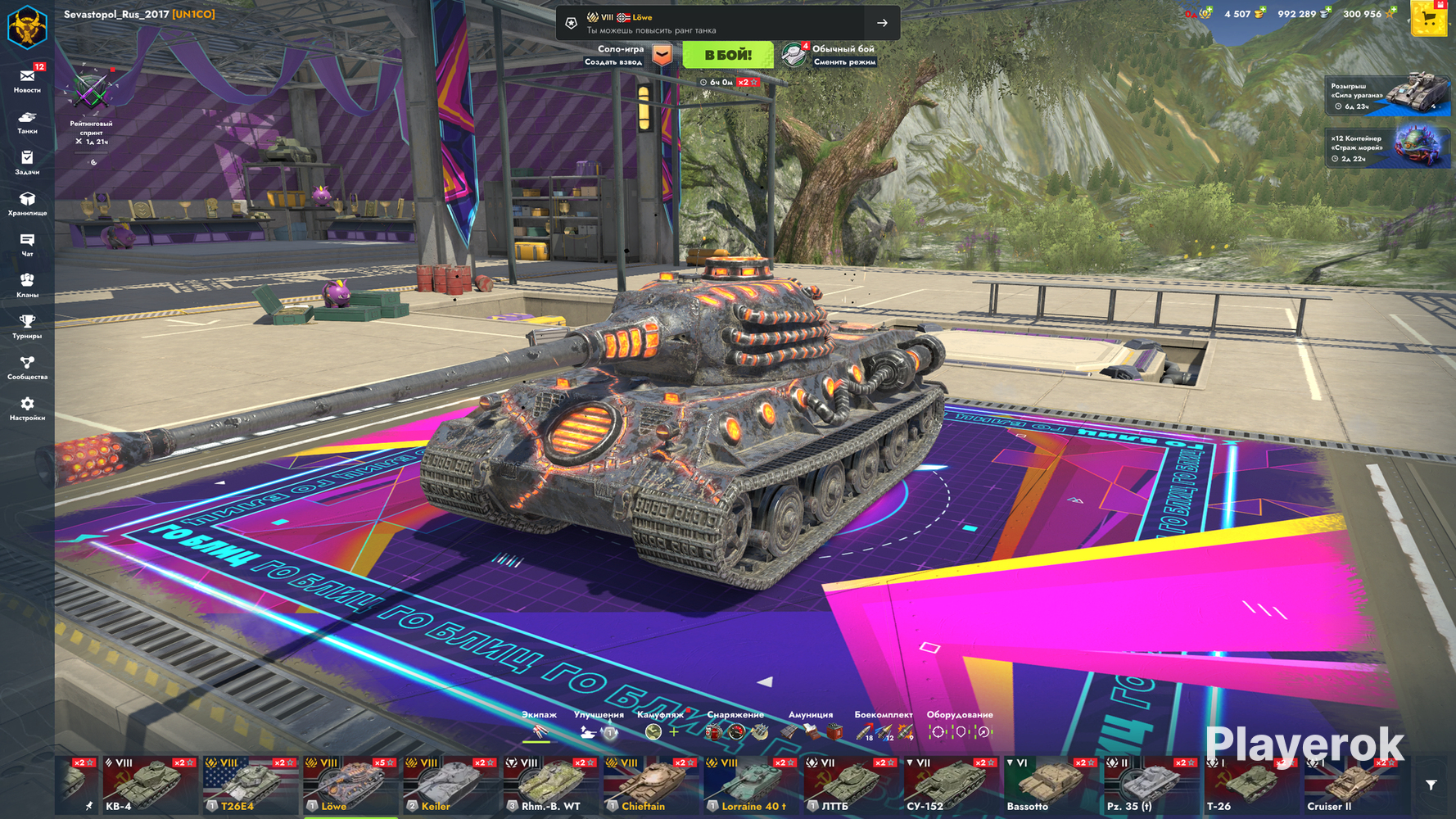Open the Соло-игра platoon dropdown
The height and width of the screenshot is (819, 1456).
(662, 55)
